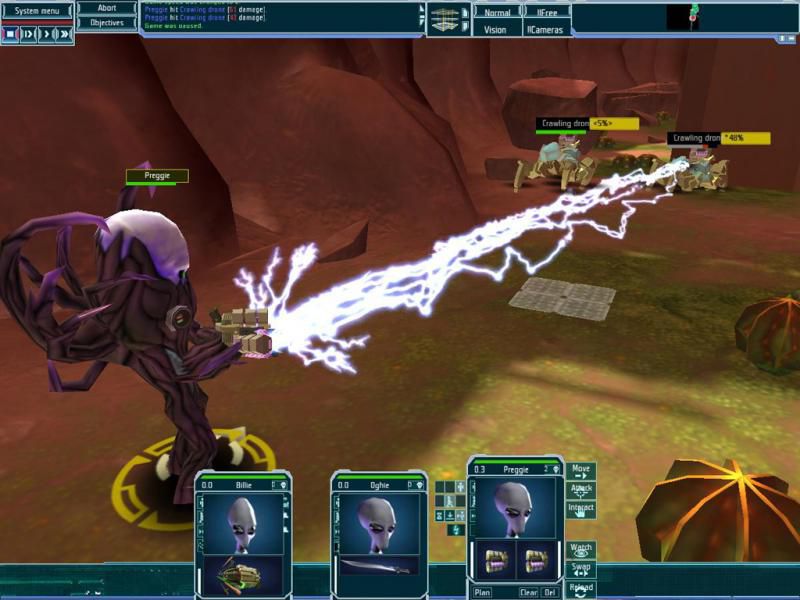Select Preggie's portrait
The width and height of the screenshot is (800, 600).
[x=517, y=509]
